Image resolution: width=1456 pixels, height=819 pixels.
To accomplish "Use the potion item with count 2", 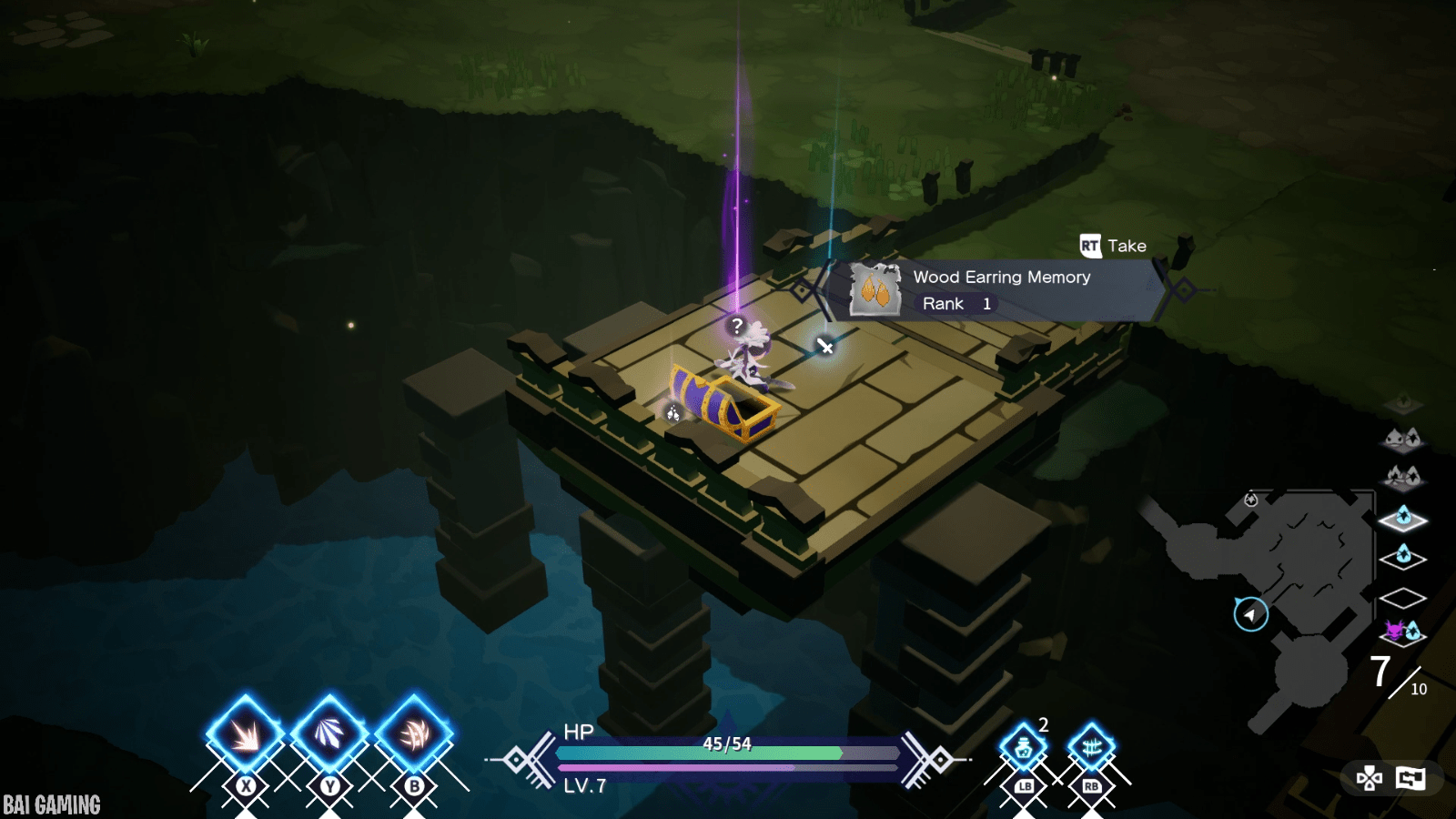I will point(1024,748).
